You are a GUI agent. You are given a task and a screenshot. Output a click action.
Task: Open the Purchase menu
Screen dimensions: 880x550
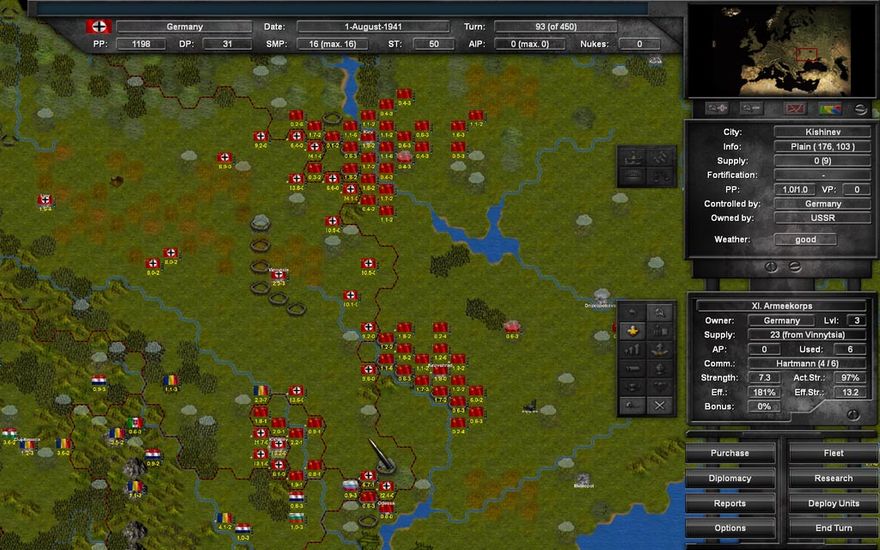coord(730,453)
